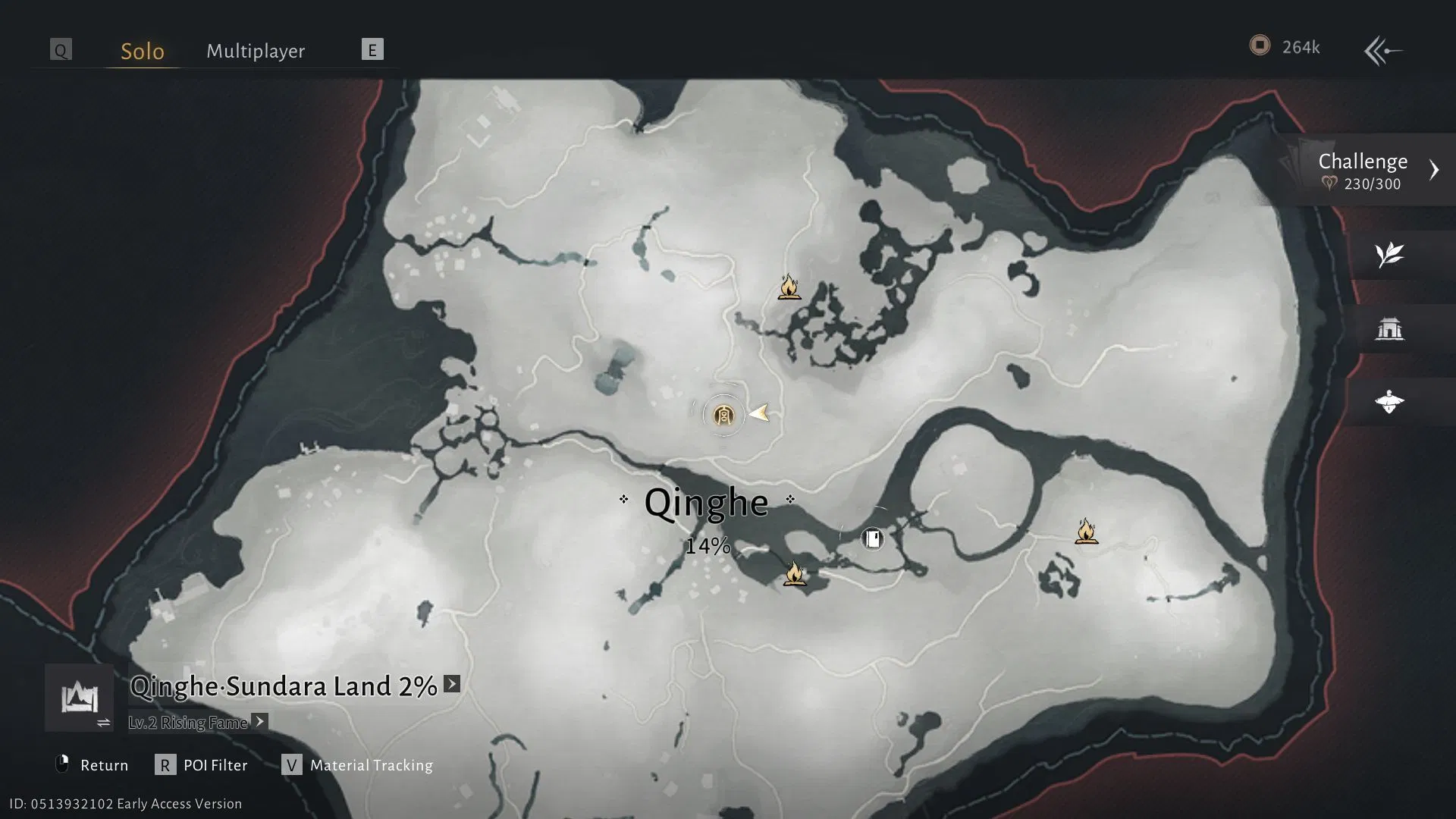Expand the Lv.2 Rising Fame chevron
Image resolution: width=1456 pixels, height=819 pixels.
[x=259, y=722]
